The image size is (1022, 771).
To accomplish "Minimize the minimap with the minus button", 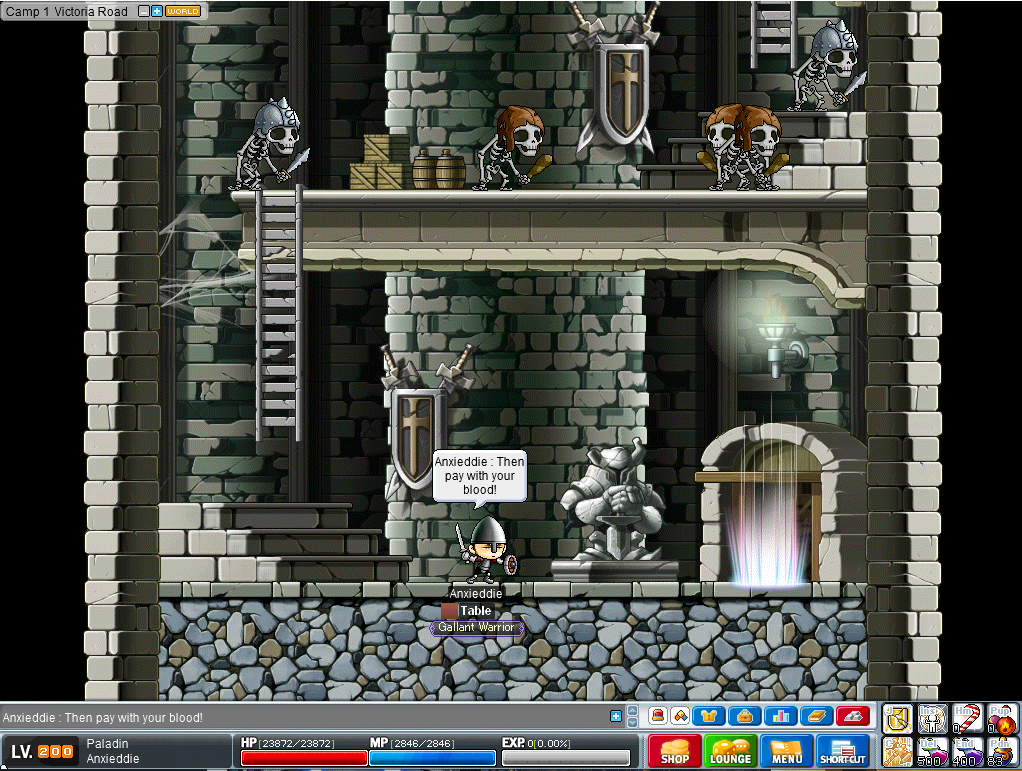I will click(144, 11).
